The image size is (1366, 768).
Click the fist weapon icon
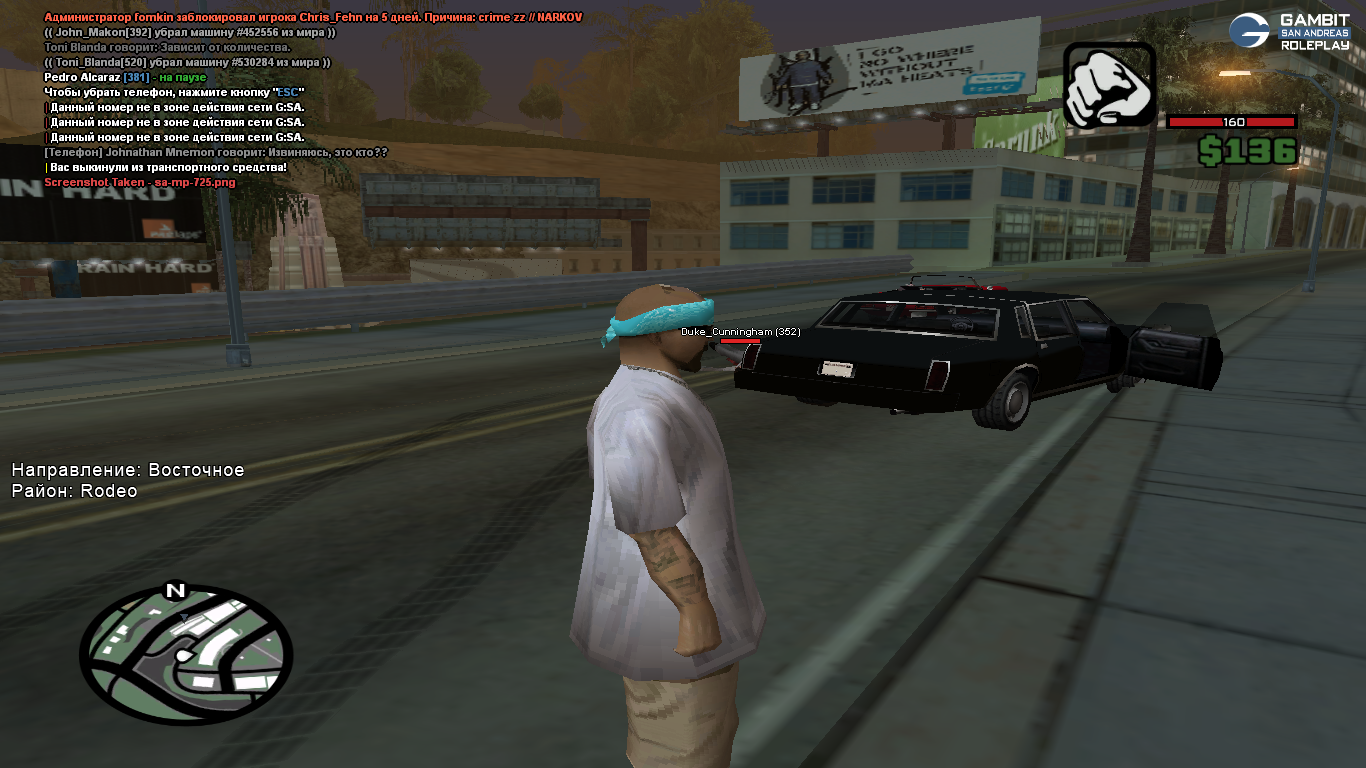pyautogui.click(x=1109, y=86)
